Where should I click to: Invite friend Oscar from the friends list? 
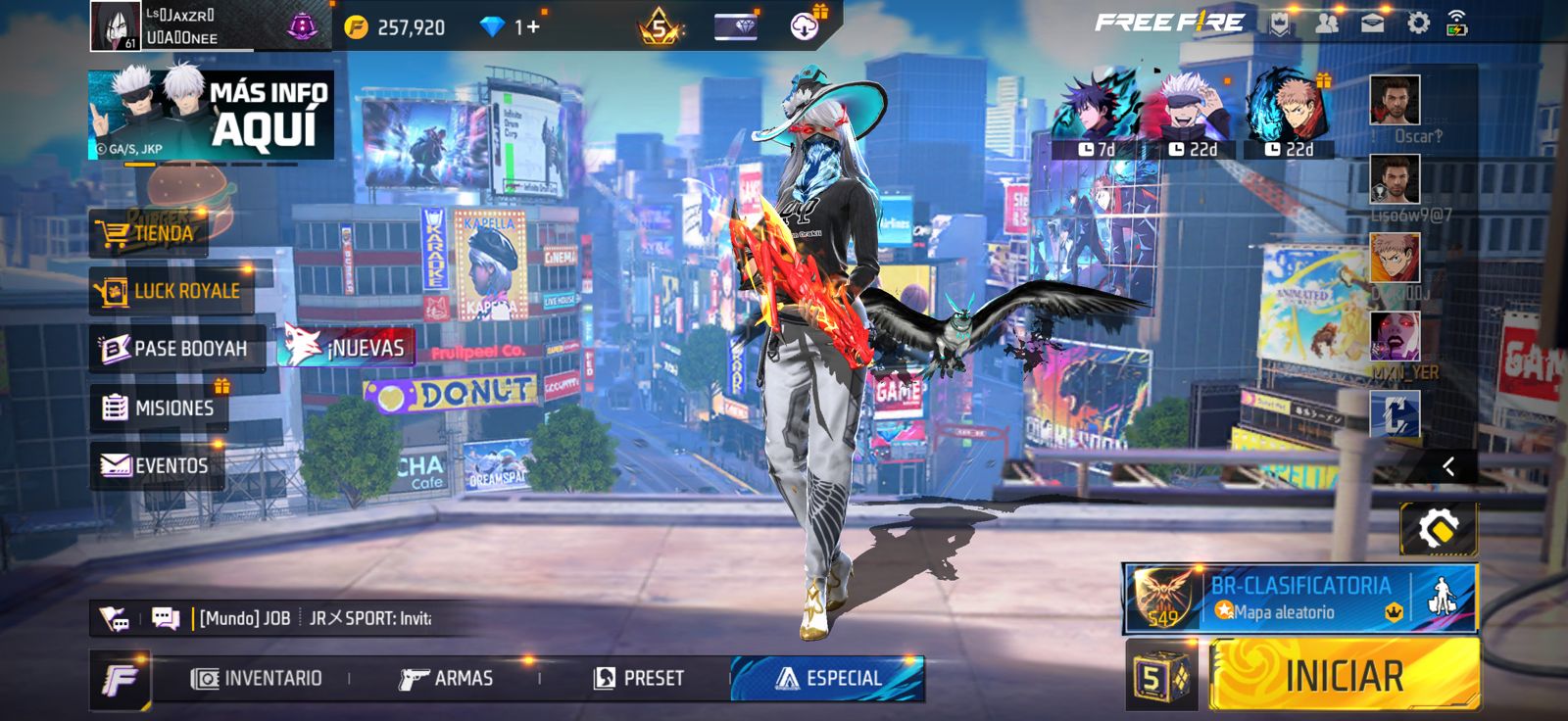[x=1394, y=101]
